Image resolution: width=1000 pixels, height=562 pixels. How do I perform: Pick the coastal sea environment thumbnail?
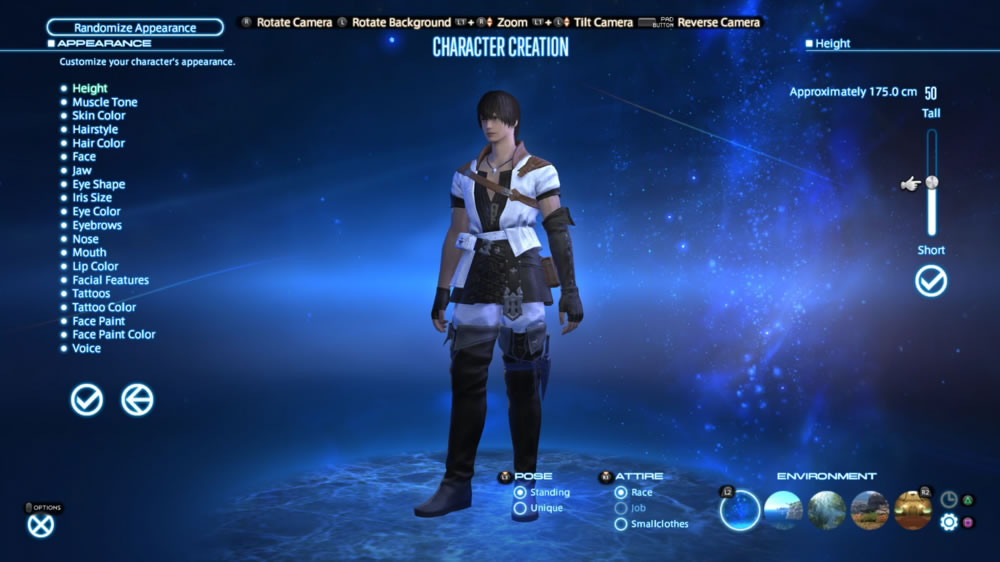(783, 510)
